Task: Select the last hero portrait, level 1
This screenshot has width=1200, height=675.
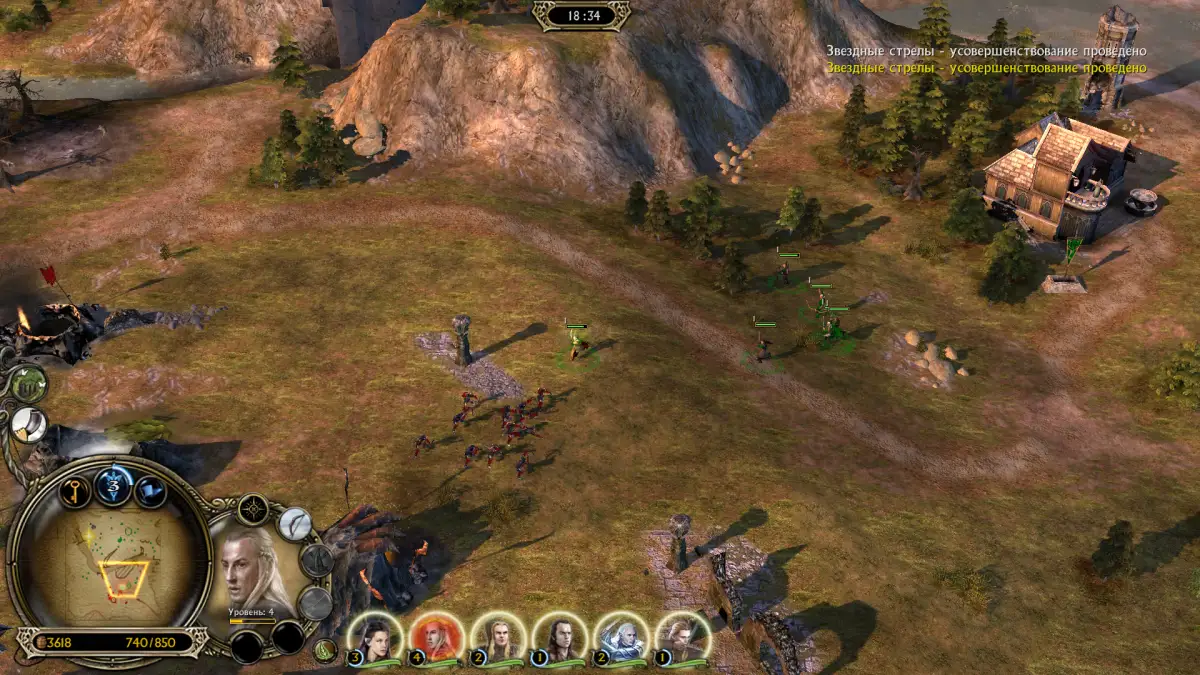Action: click(683, 638)
